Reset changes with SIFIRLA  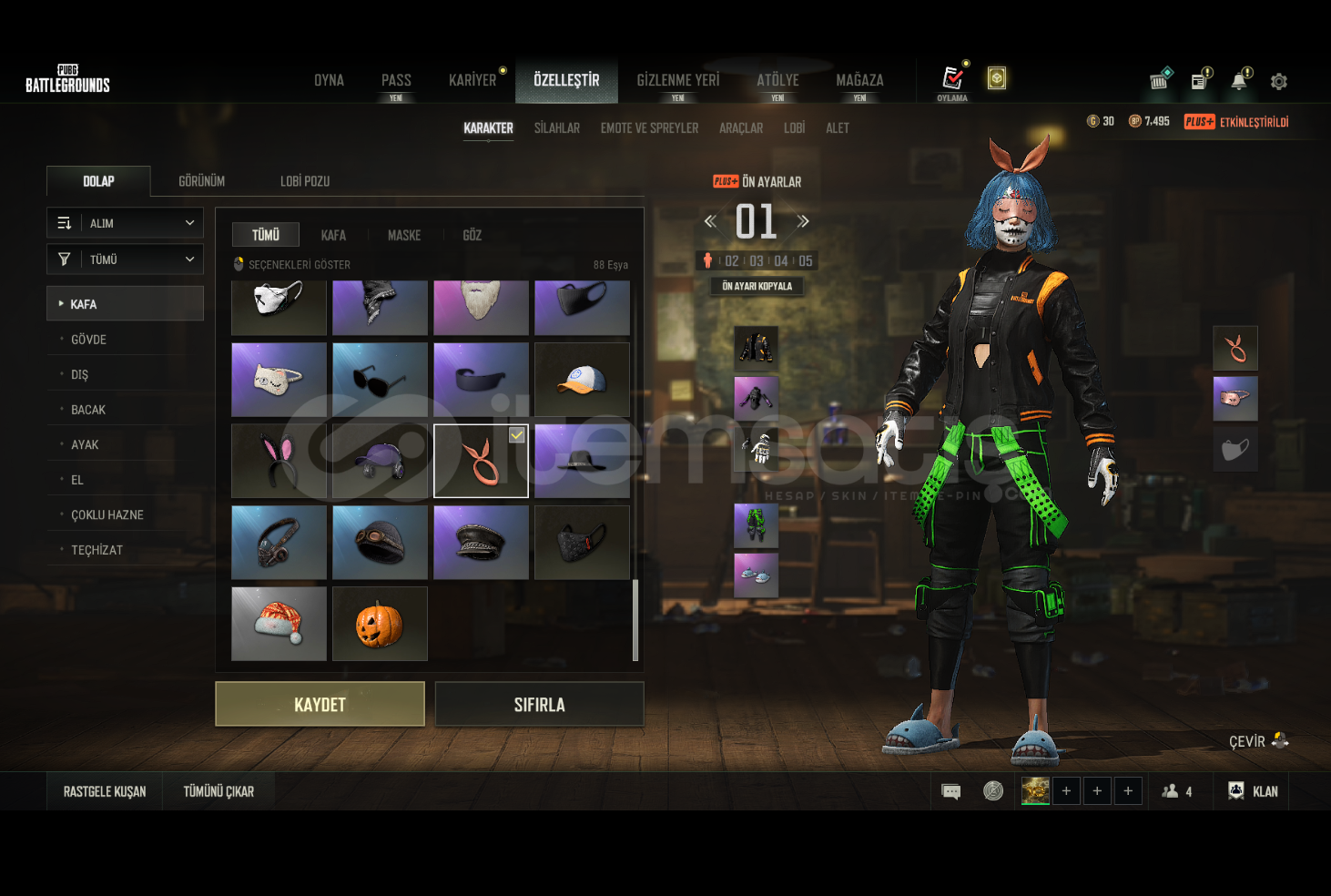point(539,704)
